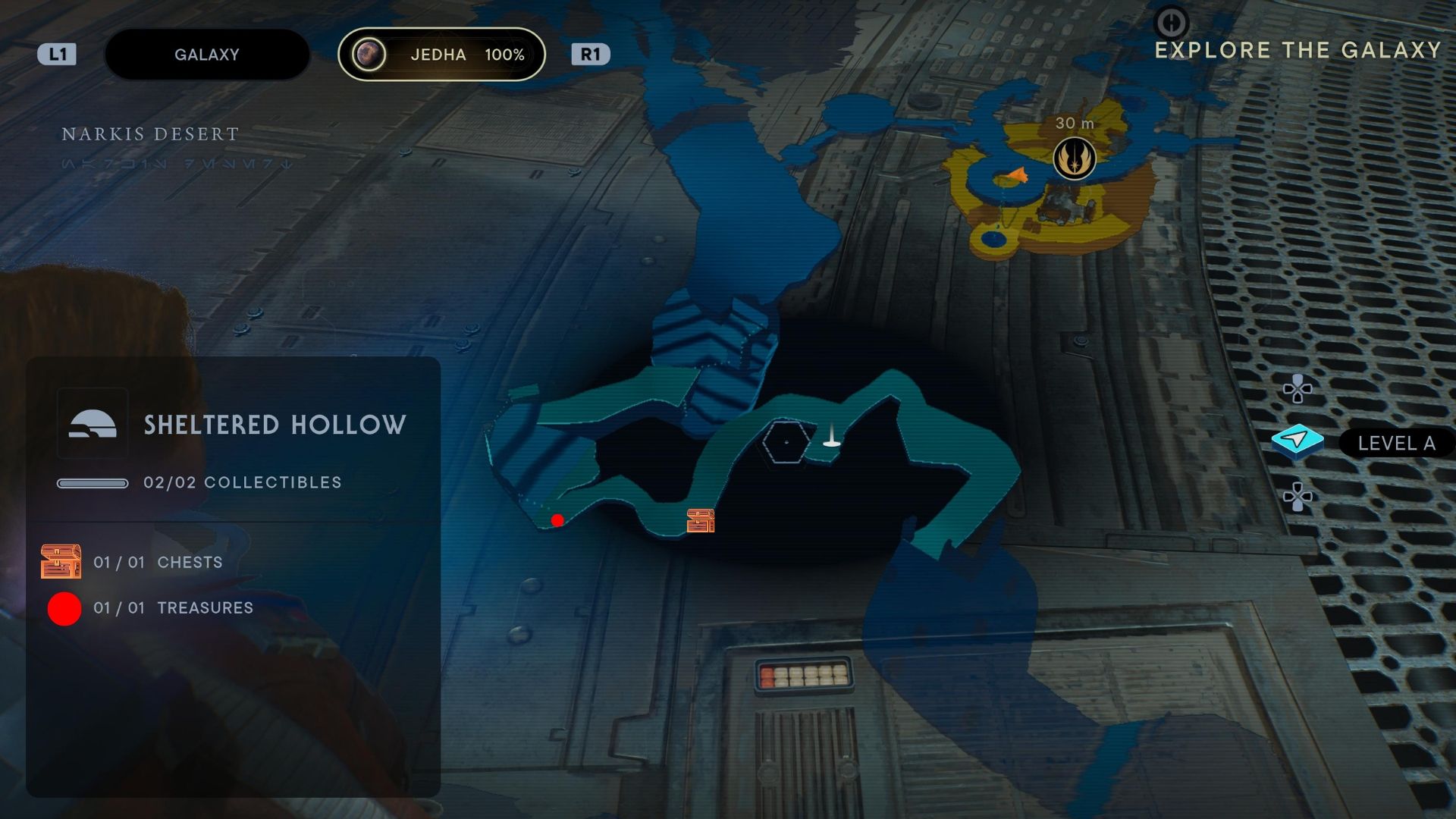Click the R1 shoulder prompt to cycle forward
Image resolution: width=1456 pixels, height=819 pixels.
click(590, 53)
